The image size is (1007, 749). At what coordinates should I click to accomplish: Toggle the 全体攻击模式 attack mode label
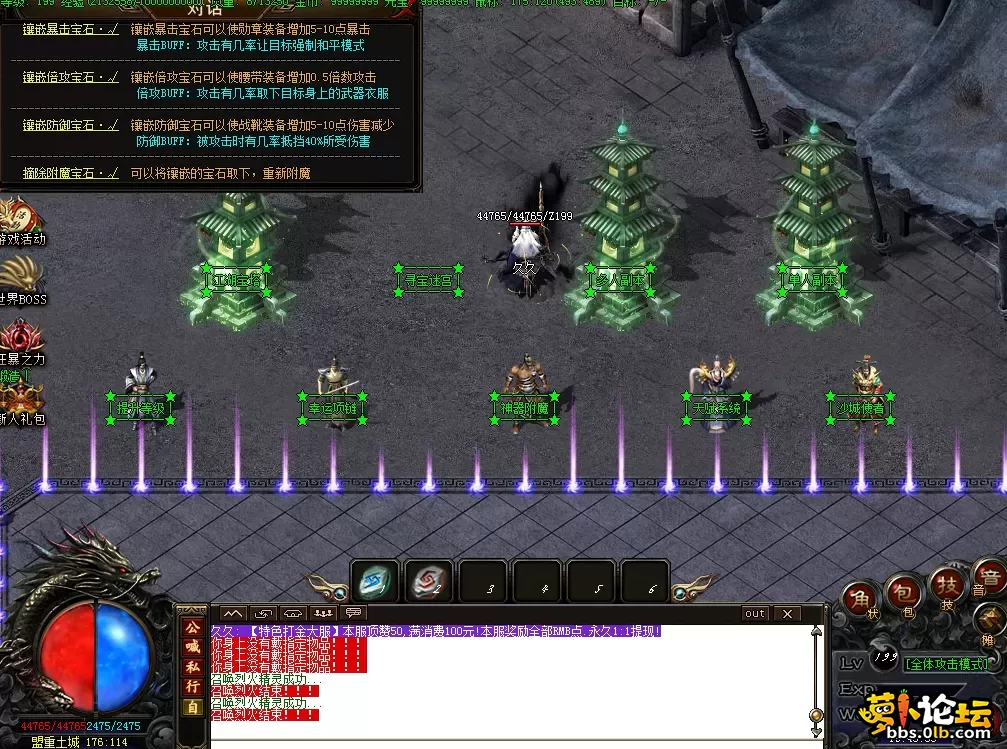pos(945,663)
